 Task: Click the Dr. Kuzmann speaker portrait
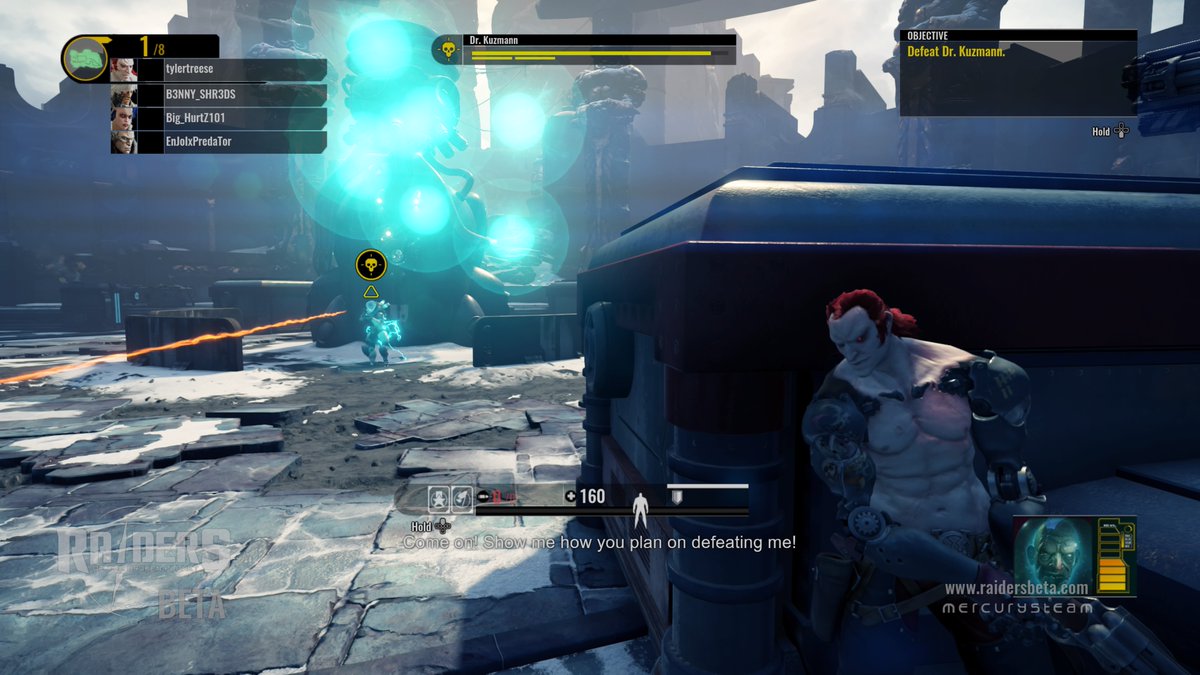click(x=1055, y=555)
